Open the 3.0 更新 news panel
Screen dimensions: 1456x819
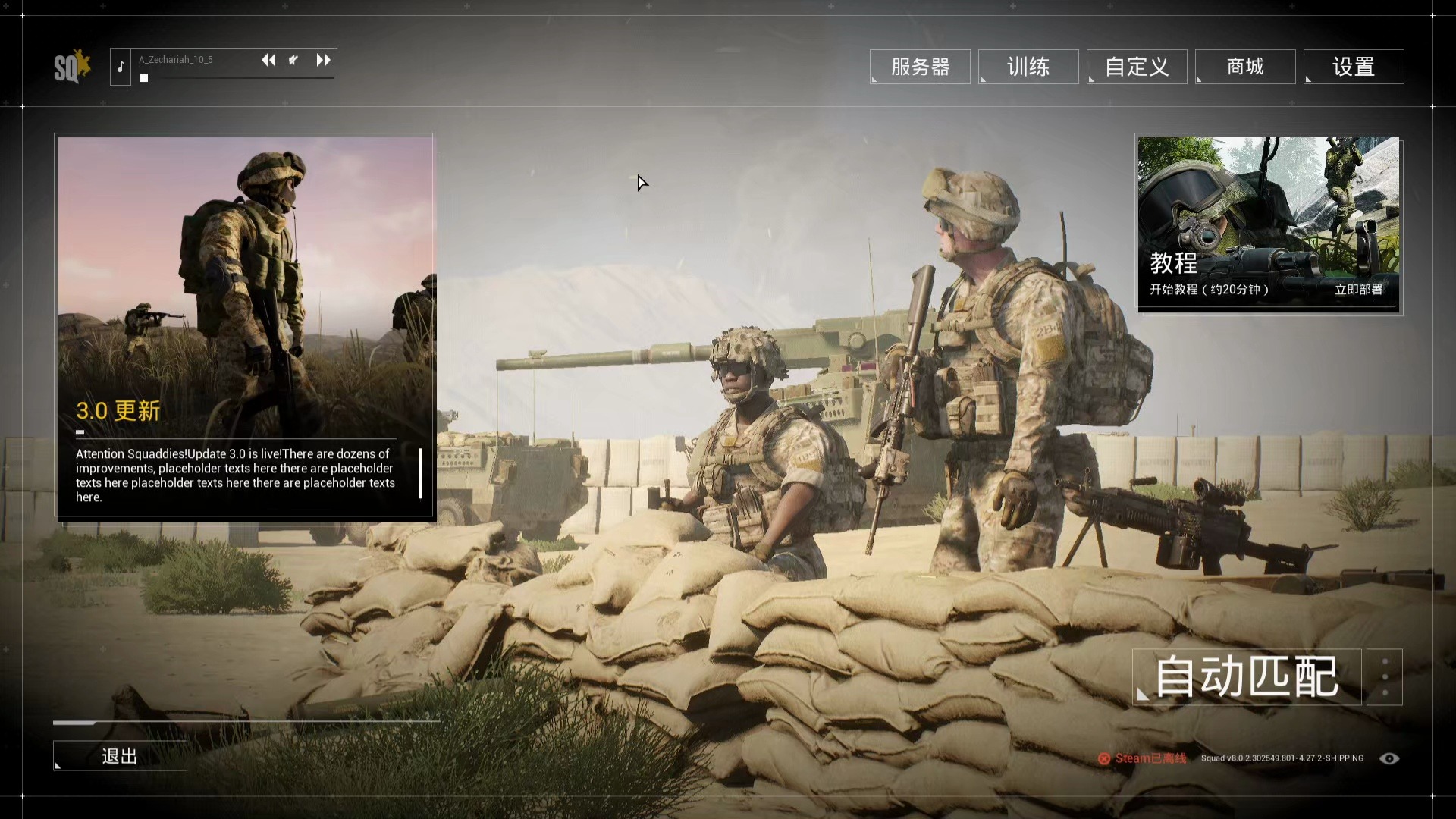pos(244,326)
